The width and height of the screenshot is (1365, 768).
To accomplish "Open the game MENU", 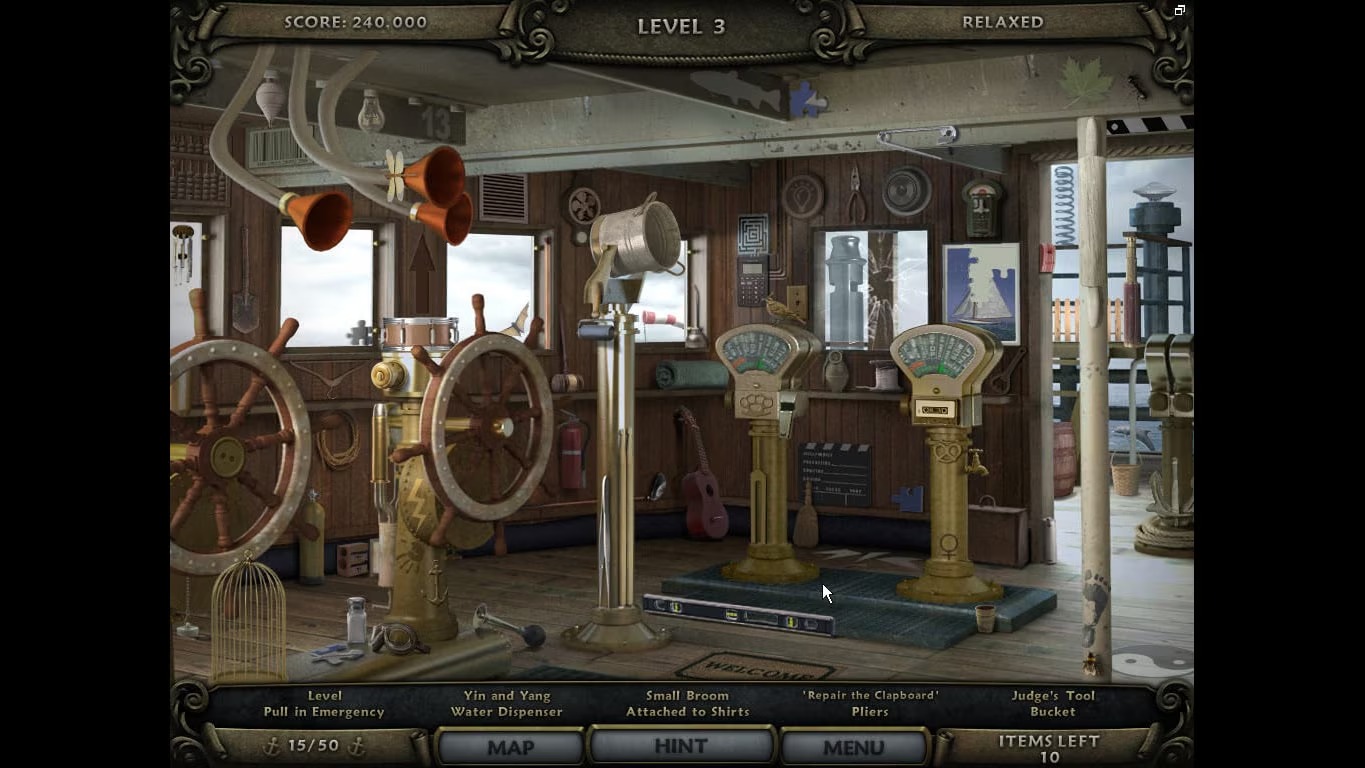I will pyautogui.click(x=853, y=747).
